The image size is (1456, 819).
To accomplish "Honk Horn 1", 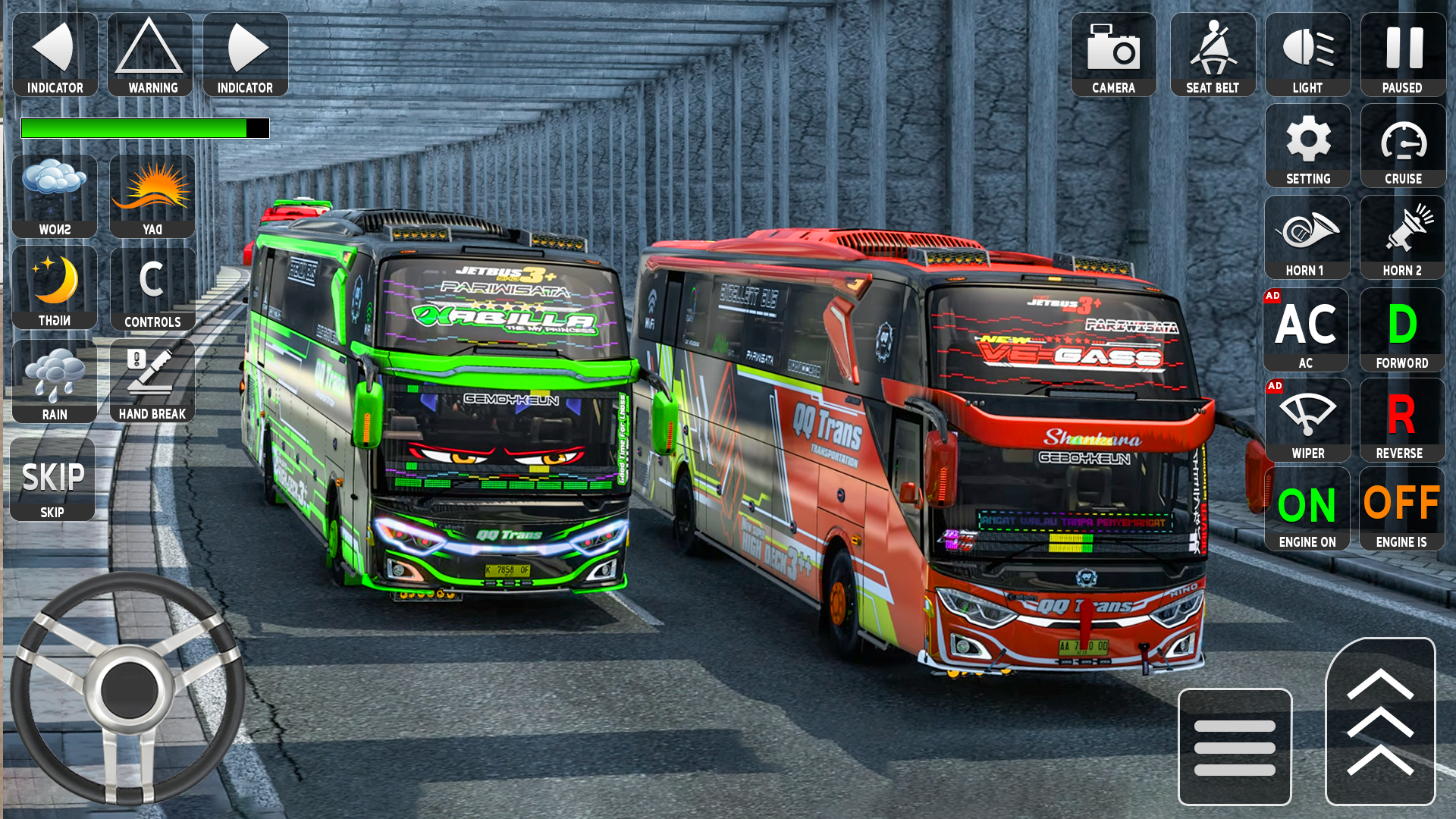I will pos(1307,235).
